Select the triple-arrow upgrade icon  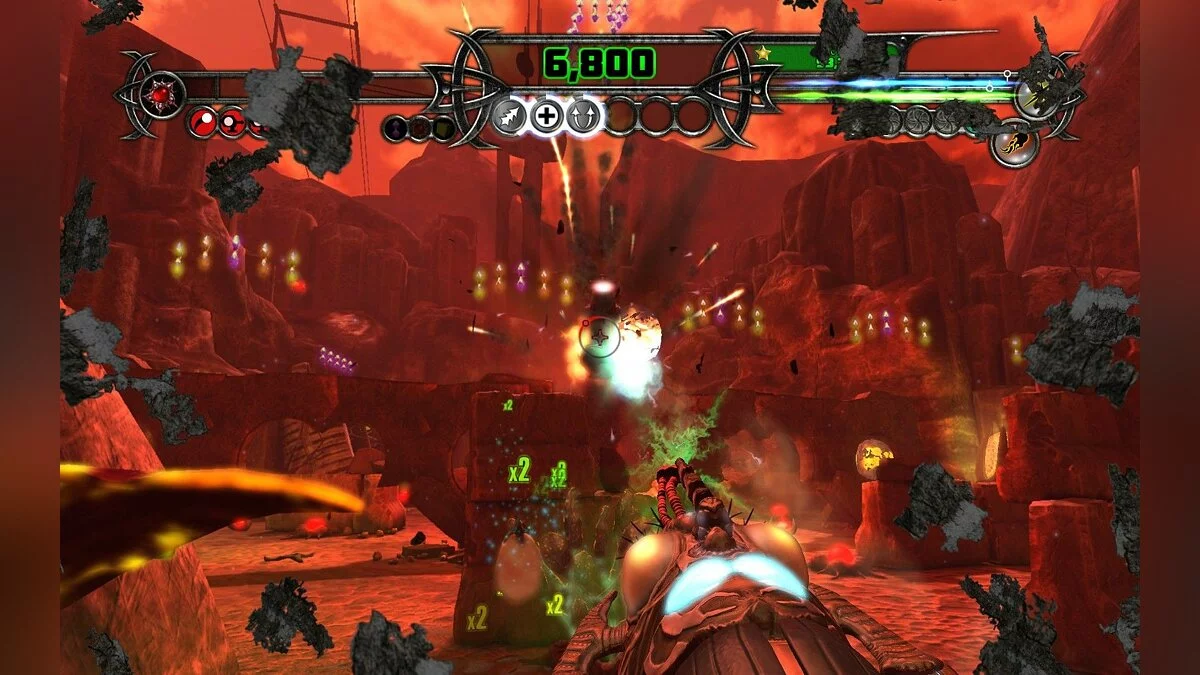pyautogui.click(x=509, y=116)
